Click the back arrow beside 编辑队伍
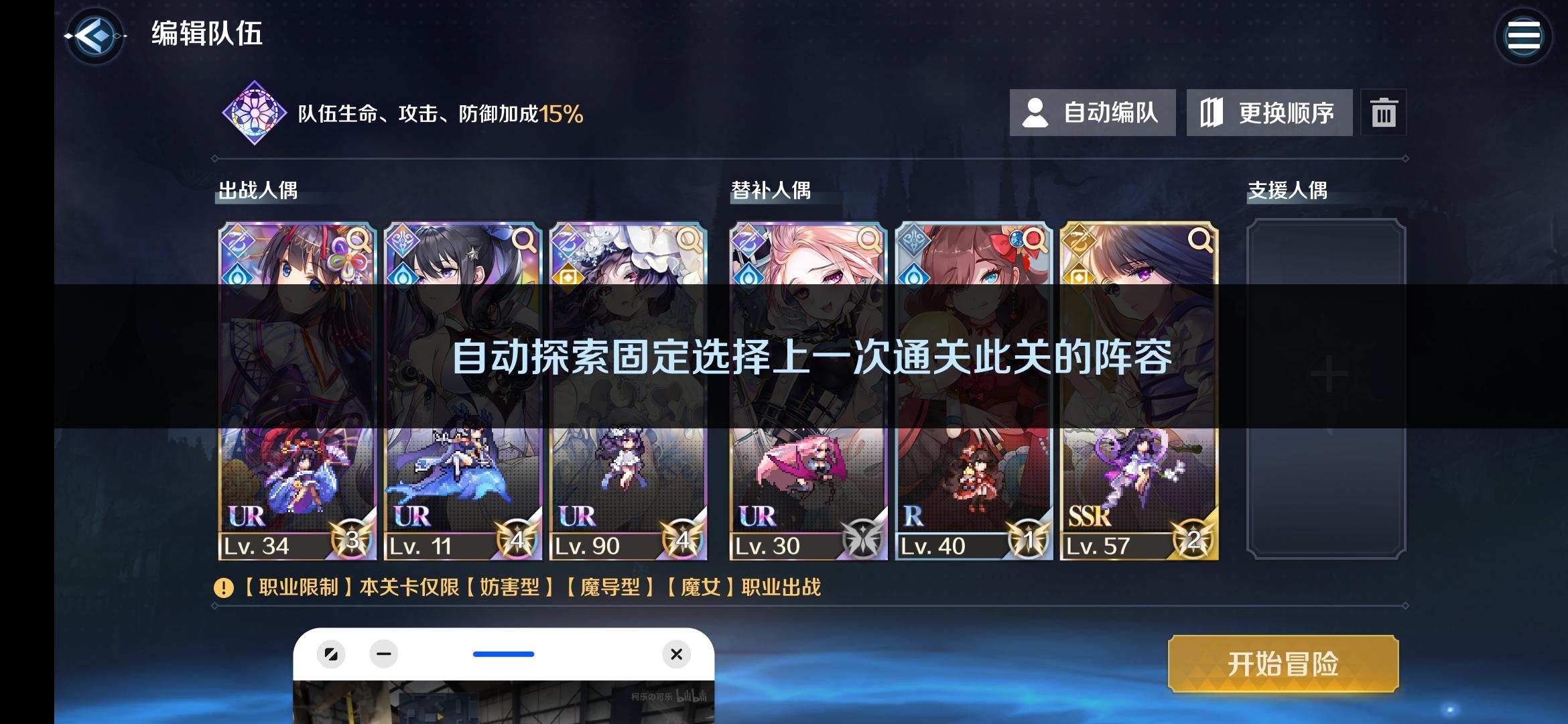The image size is (1568, 724). click(x=94, y=37)
